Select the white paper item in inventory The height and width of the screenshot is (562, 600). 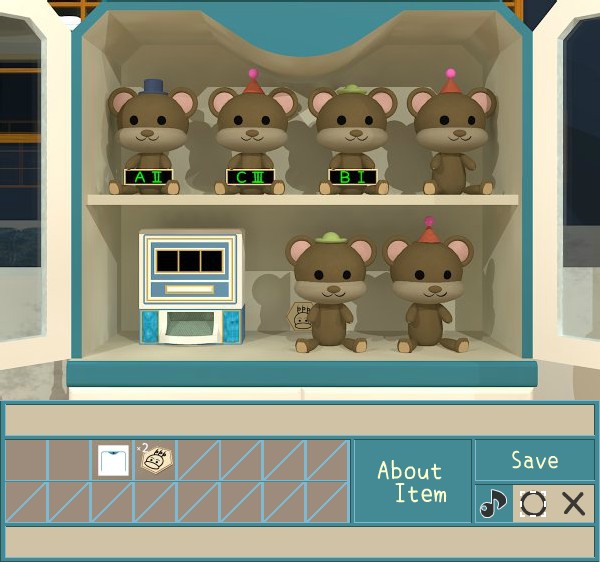tap(113, 460)
